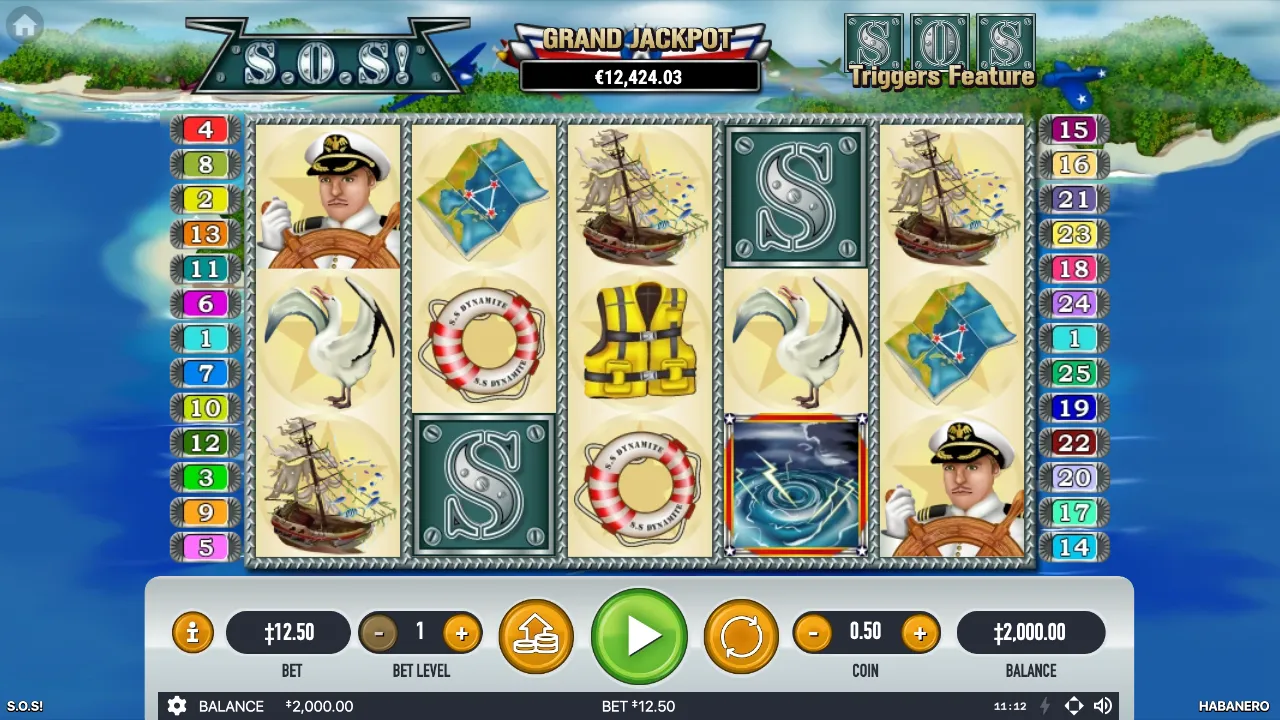Viewport: 1280px width, 720px height.
Task: Toggle the lightning bolt quick spin
Action: point(1045,706)
